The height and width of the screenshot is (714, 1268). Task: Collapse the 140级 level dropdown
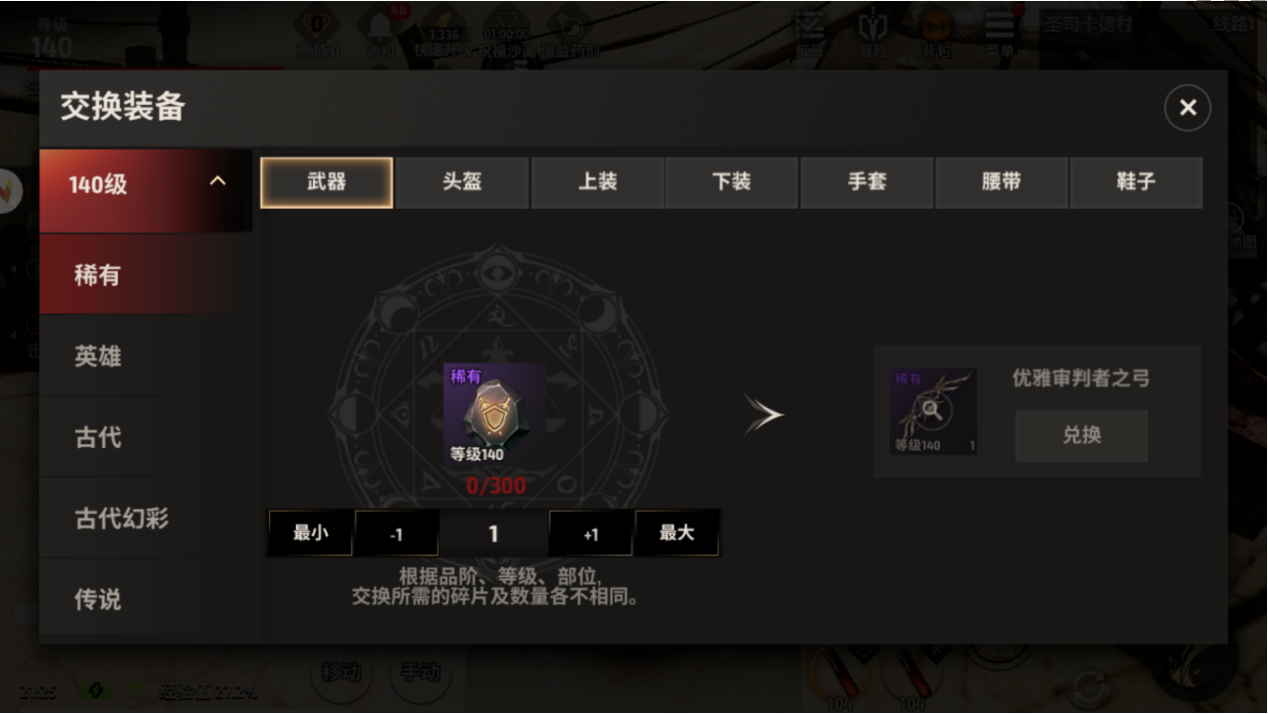217,182
